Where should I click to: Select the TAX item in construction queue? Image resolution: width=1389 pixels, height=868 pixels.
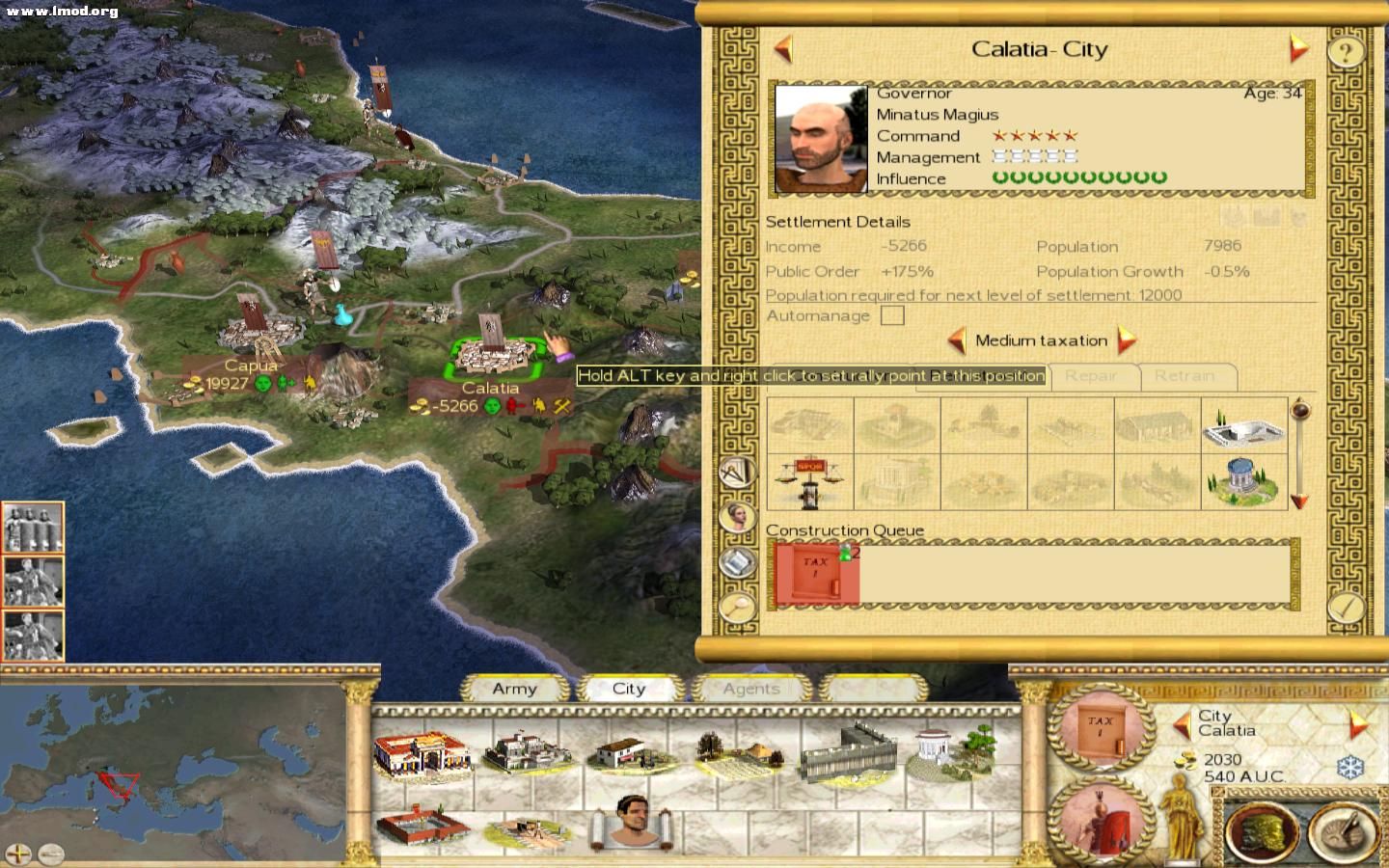tap(817, 573)
